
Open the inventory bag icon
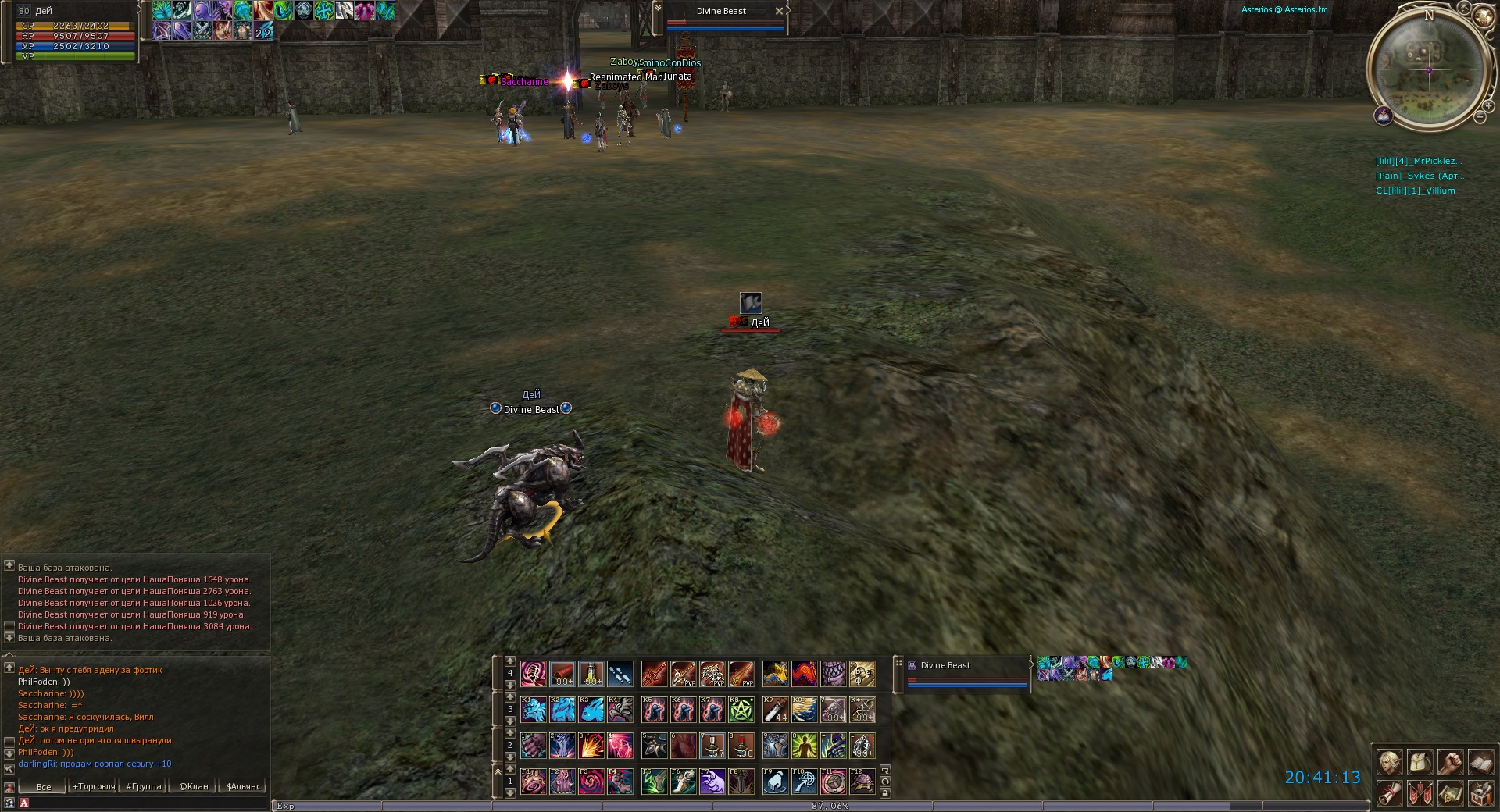tap(1420, 761)
